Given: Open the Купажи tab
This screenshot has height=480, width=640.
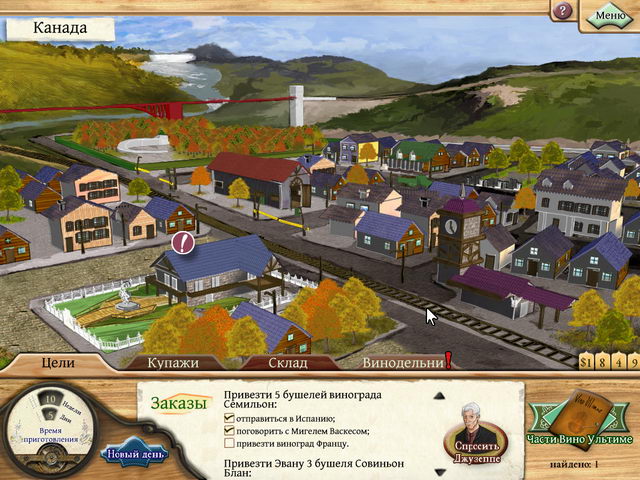Looking at the screenshot, I should (x=173, y=362).
